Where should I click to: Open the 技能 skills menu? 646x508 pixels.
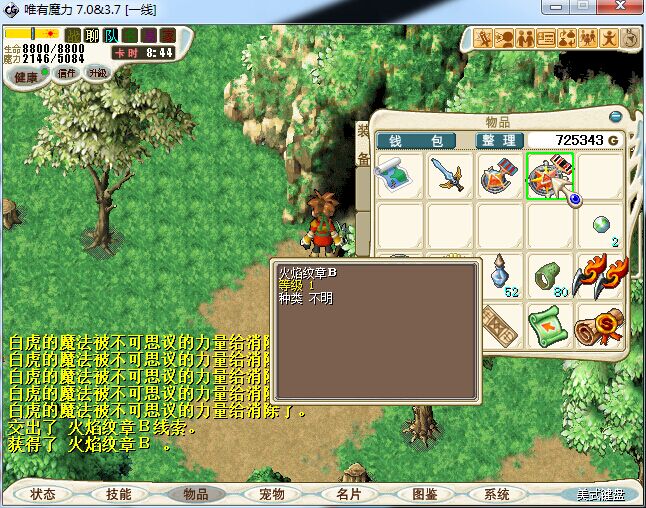pyautogui.click(x=118, y=494)
